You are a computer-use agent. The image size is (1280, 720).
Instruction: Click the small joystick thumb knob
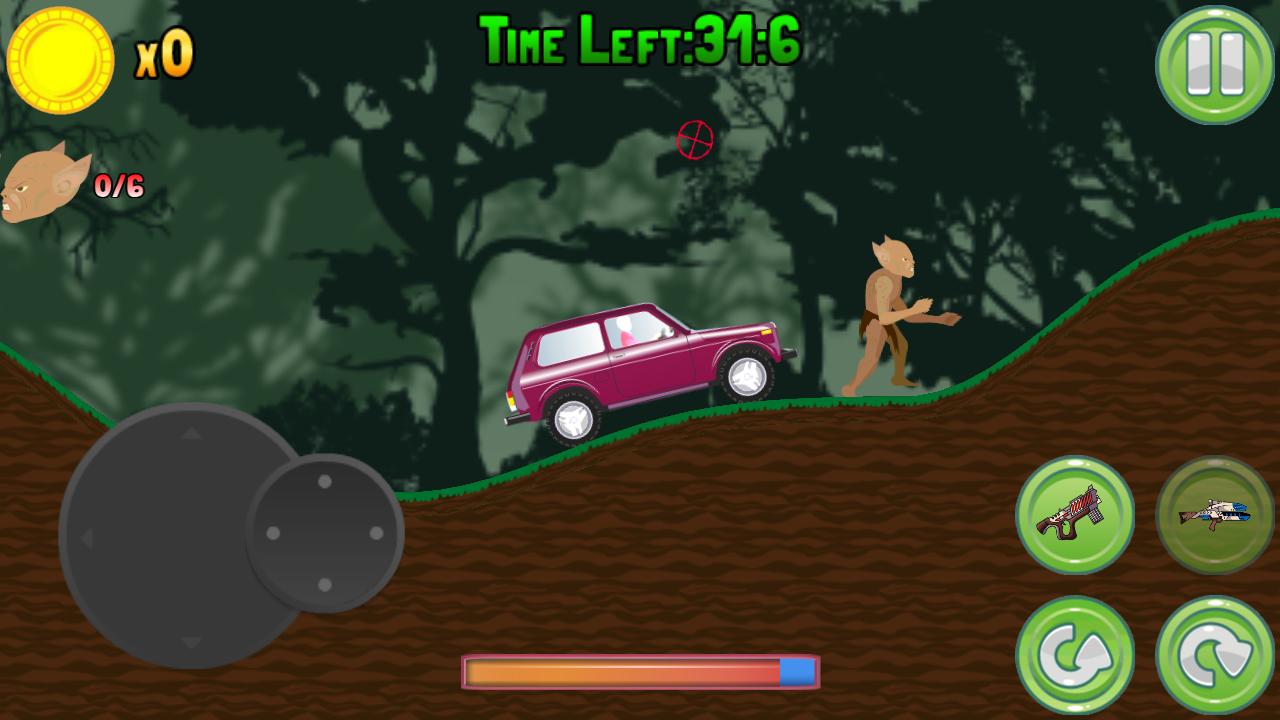click(x=324, y=533)
